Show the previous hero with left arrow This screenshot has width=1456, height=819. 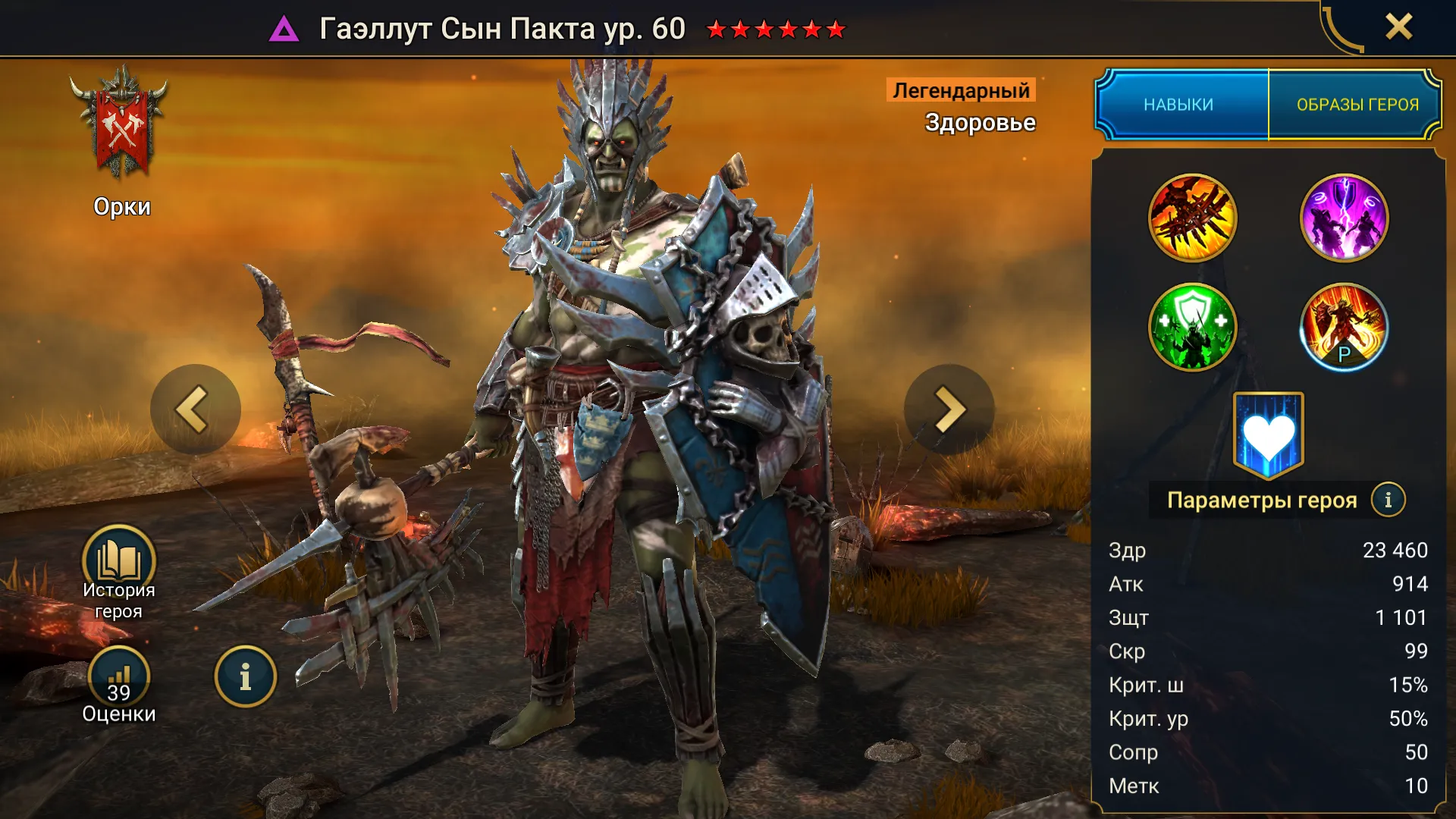click(x=194, y=409)
